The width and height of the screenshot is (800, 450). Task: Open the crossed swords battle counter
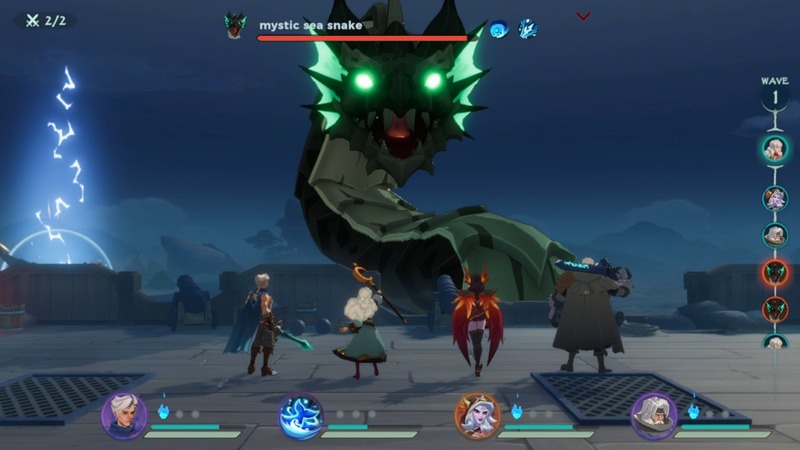click(43, 20)
